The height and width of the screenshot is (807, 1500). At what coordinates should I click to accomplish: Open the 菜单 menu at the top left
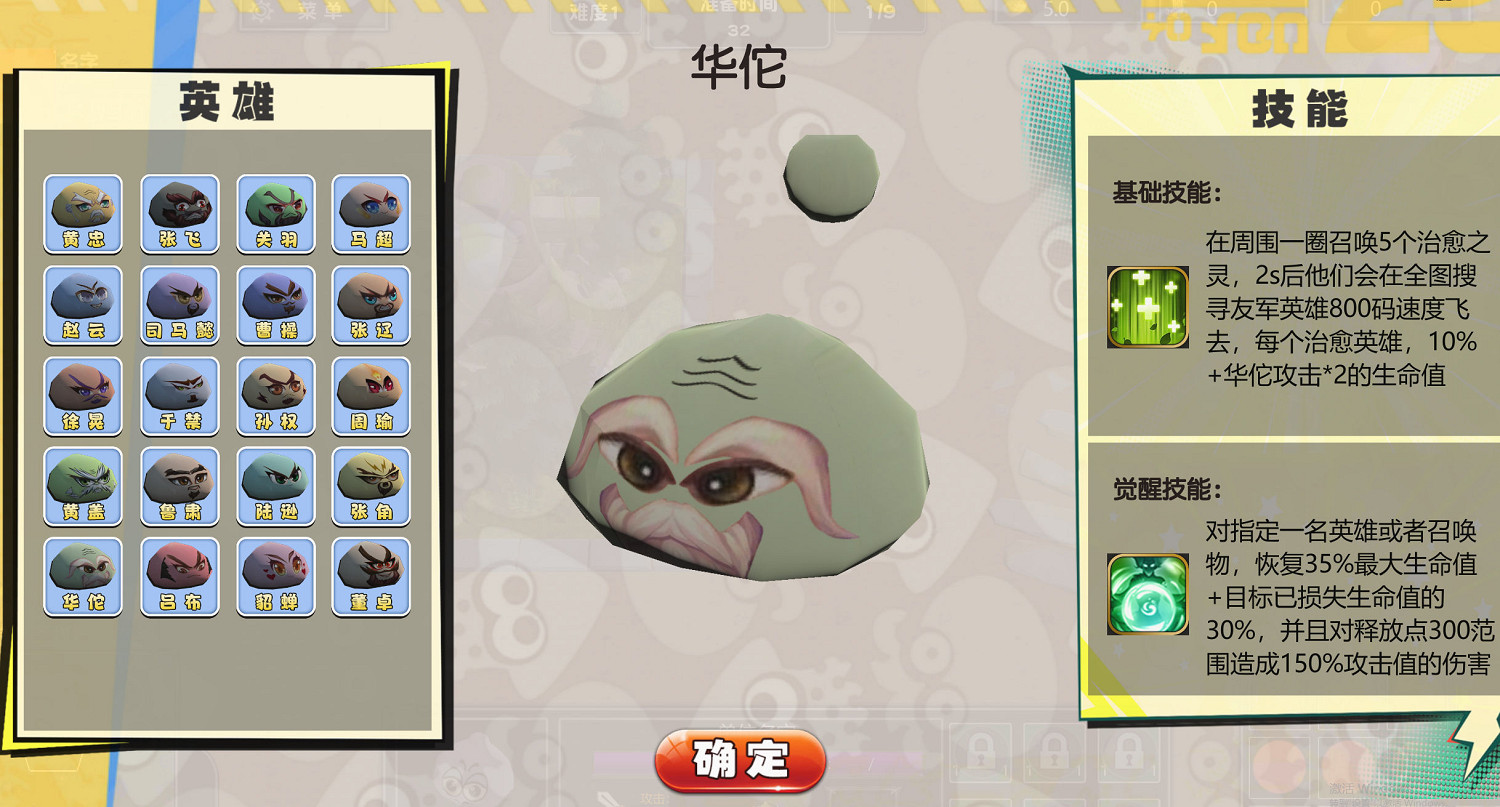314,13
